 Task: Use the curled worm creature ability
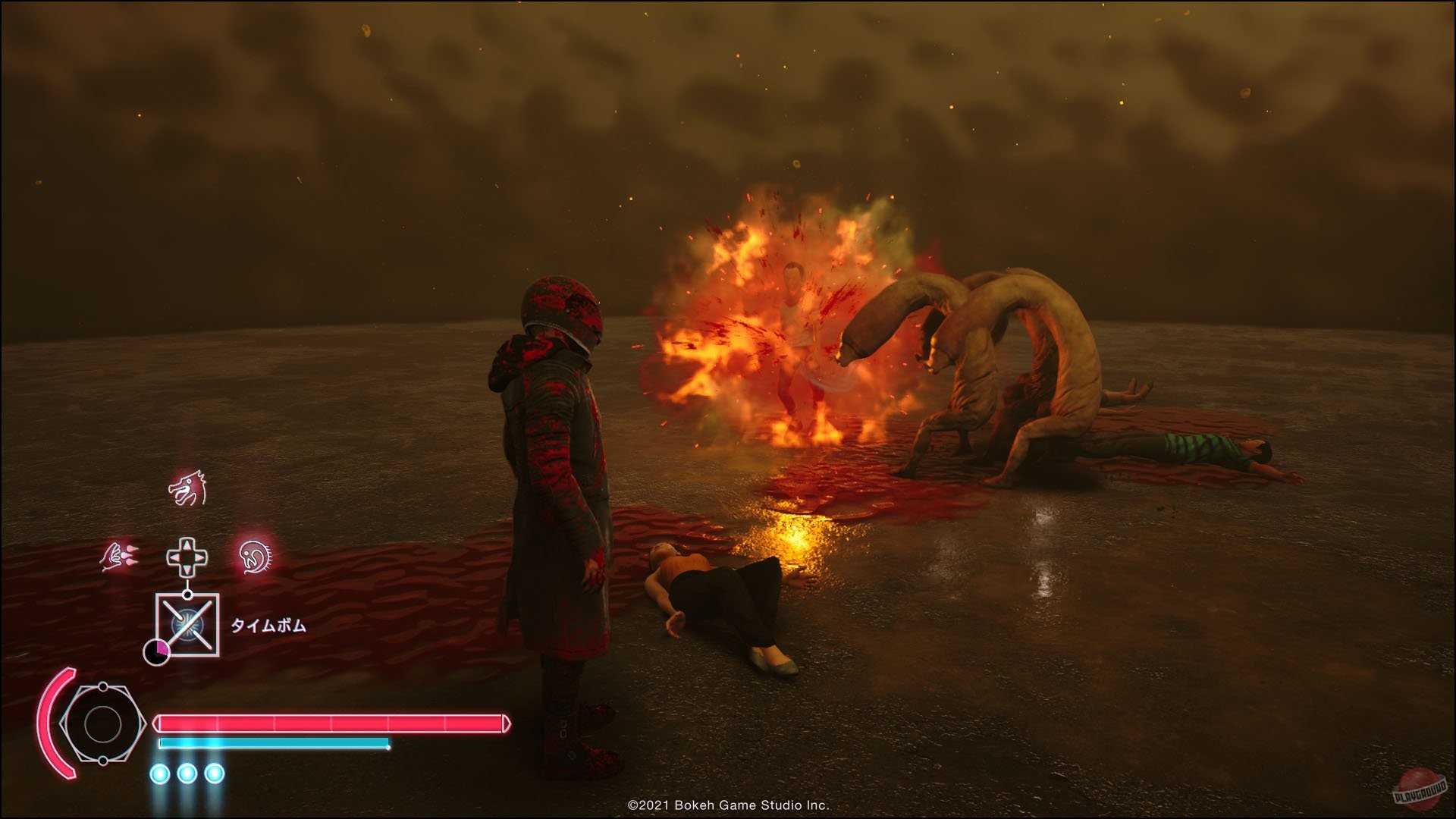point(256,557)
